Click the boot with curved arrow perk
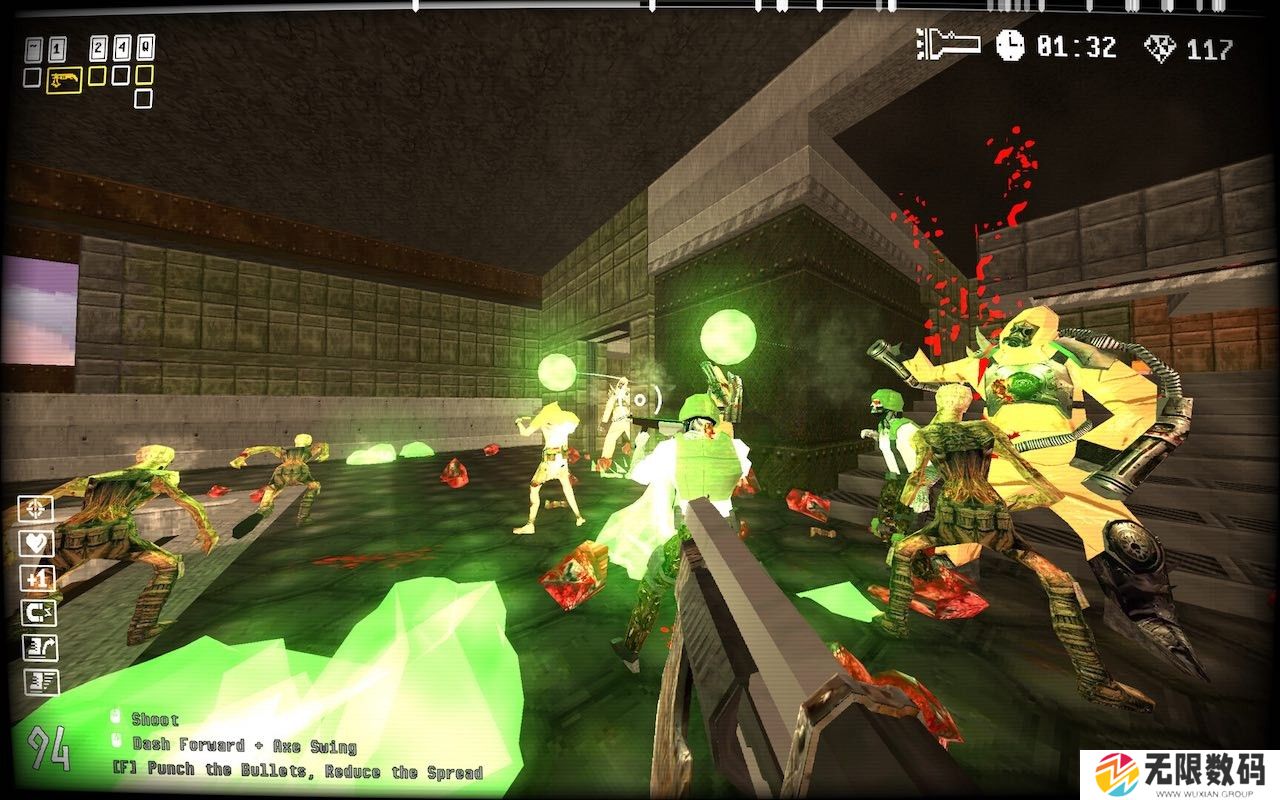The height and width of the screenshot is (800, 1280). [x=40, y=648]
